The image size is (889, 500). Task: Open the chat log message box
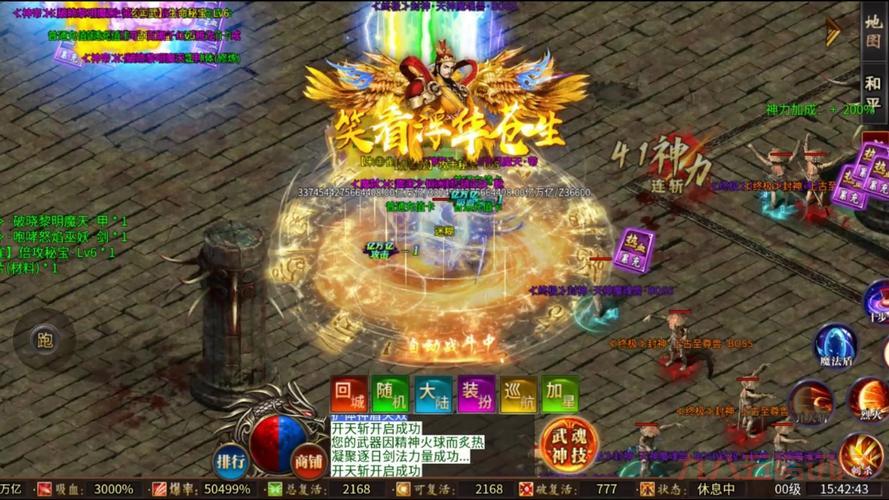(x=407, y=447)
